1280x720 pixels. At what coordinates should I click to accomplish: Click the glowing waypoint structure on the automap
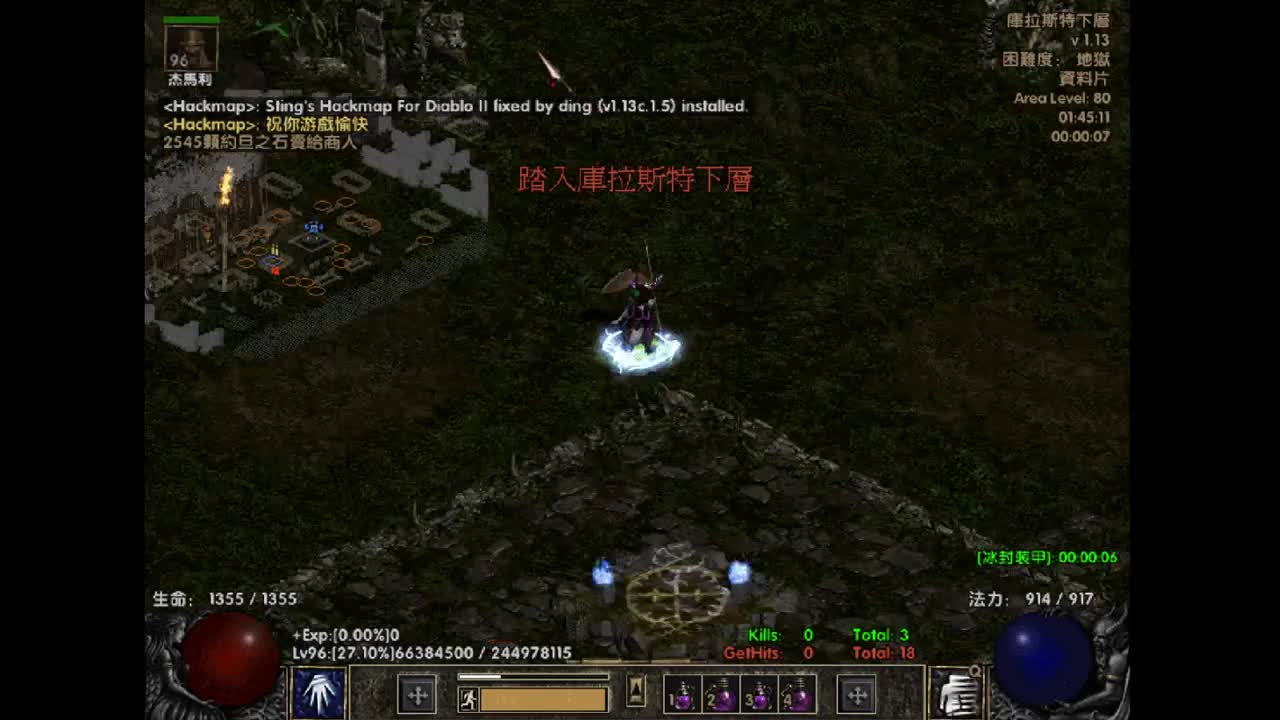click(x=313, y=229)
